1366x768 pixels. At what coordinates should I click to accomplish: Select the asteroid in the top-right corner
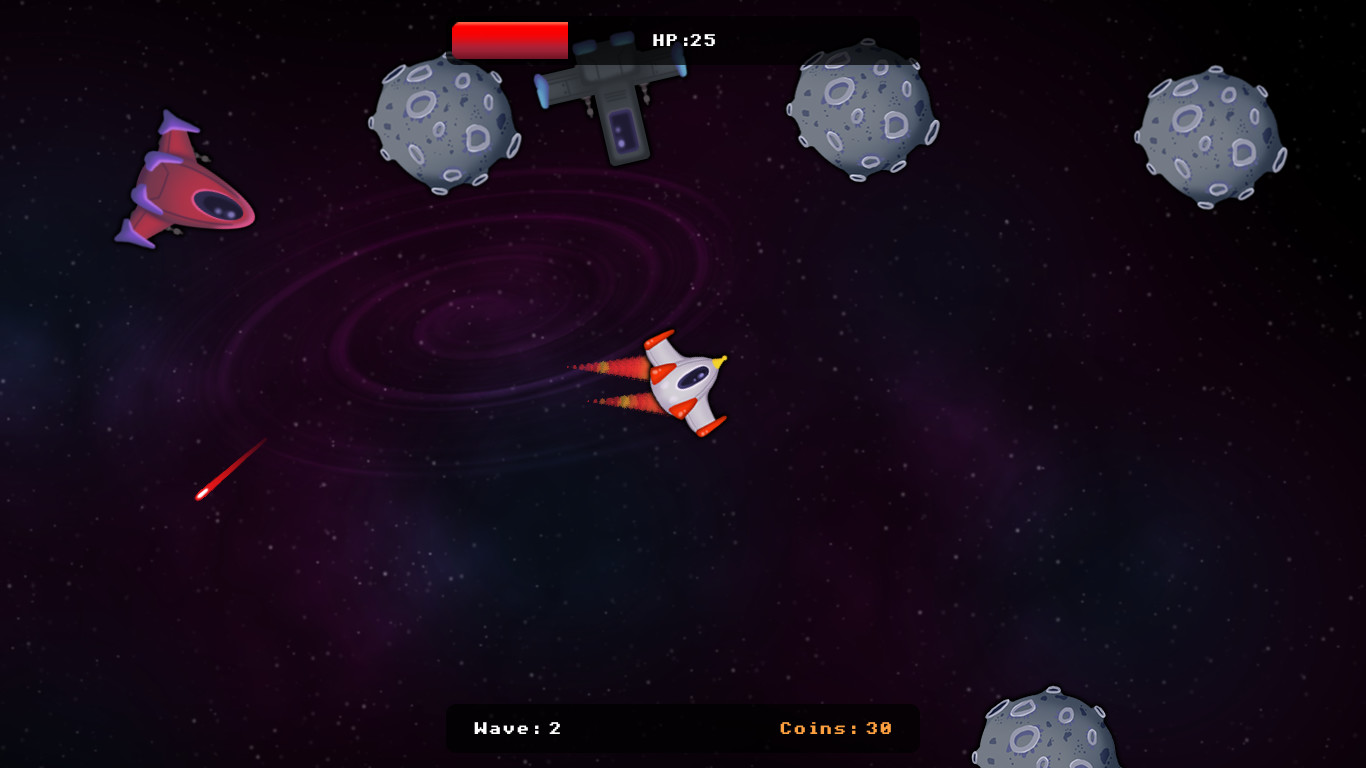(x=1210, y=130)
